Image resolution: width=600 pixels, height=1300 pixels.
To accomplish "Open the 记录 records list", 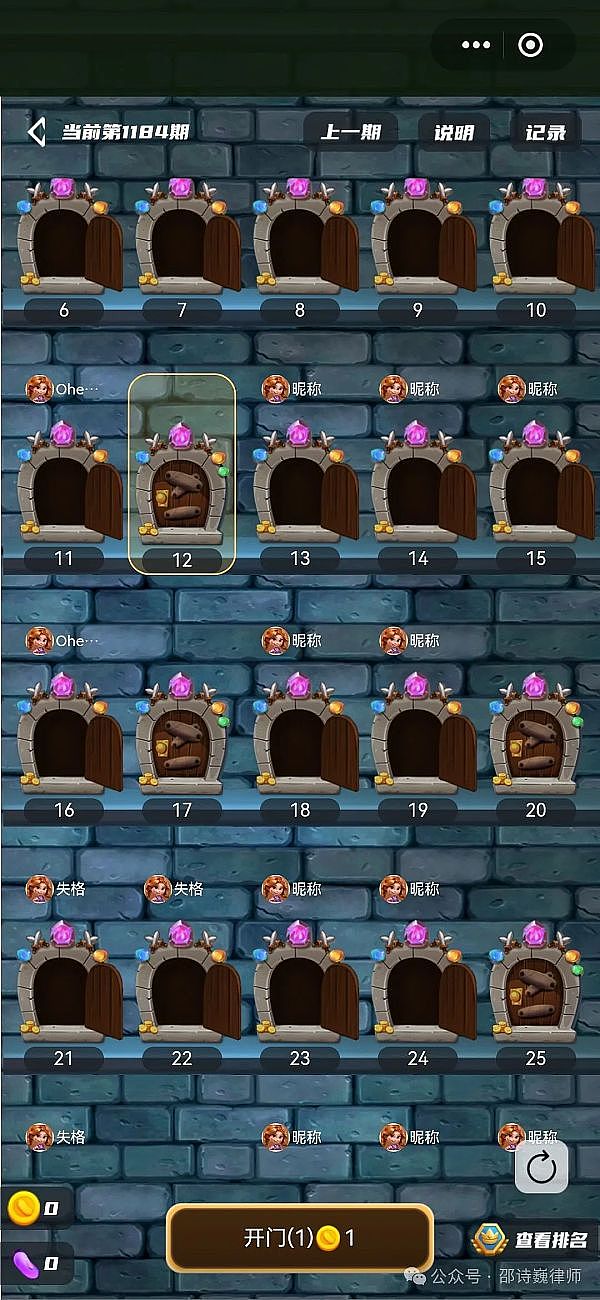I will (546, 132).
